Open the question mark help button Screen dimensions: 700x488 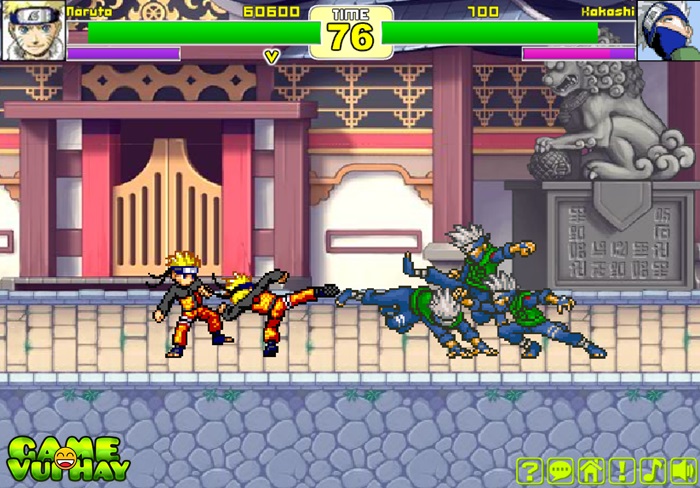[531, 470]
